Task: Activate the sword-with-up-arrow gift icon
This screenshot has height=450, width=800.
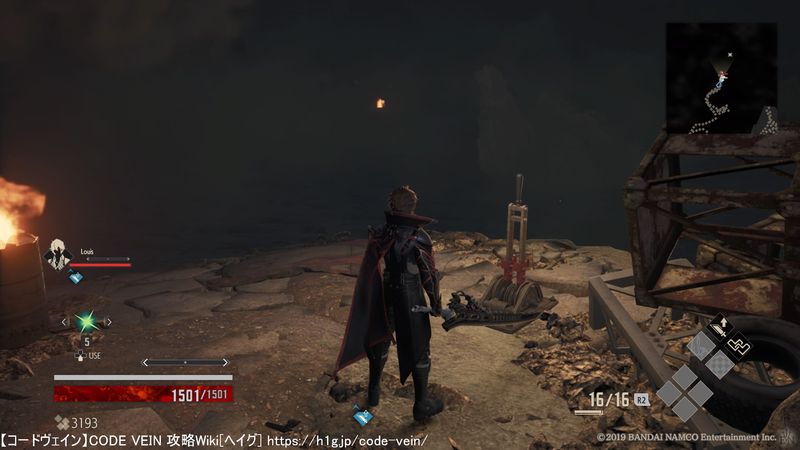Action: point(718,327)
